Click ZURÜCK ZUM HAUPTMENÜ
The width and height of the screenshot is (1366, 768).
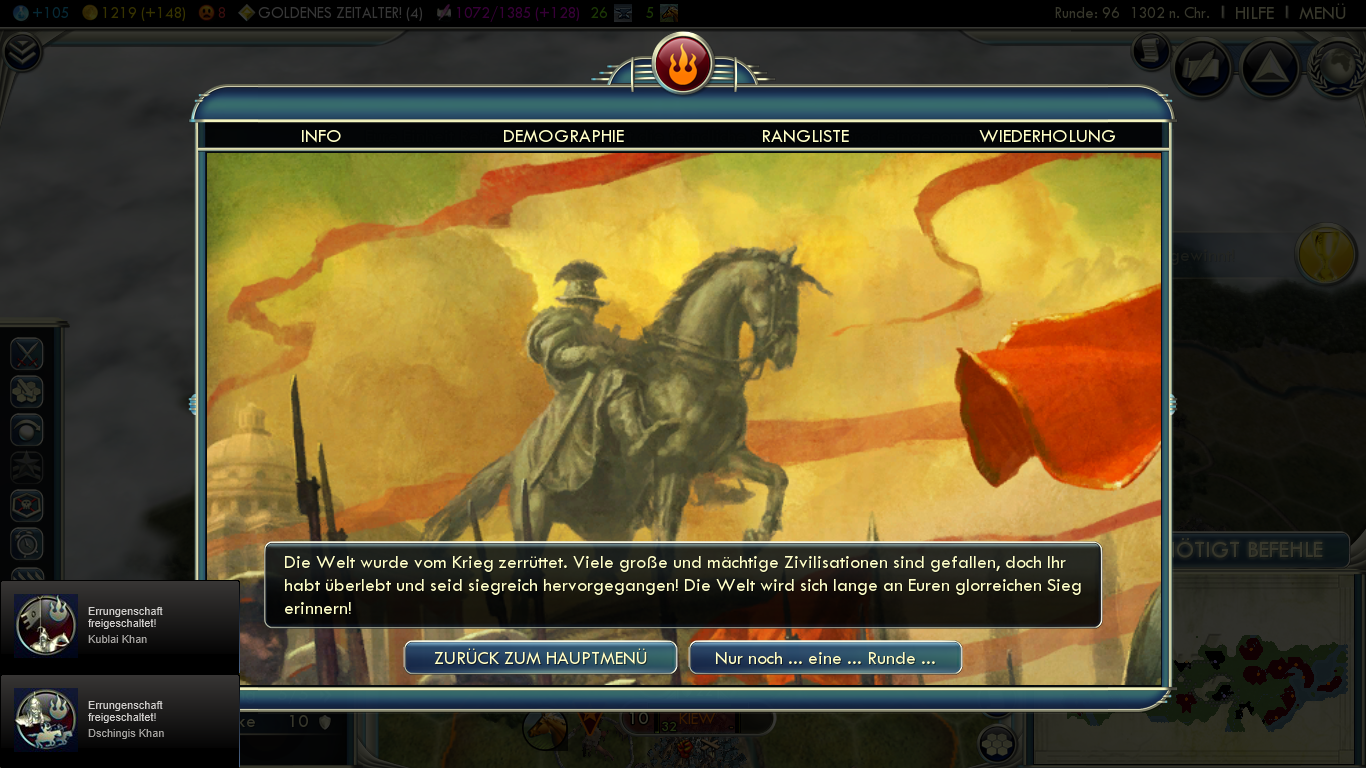coord(540,657)
